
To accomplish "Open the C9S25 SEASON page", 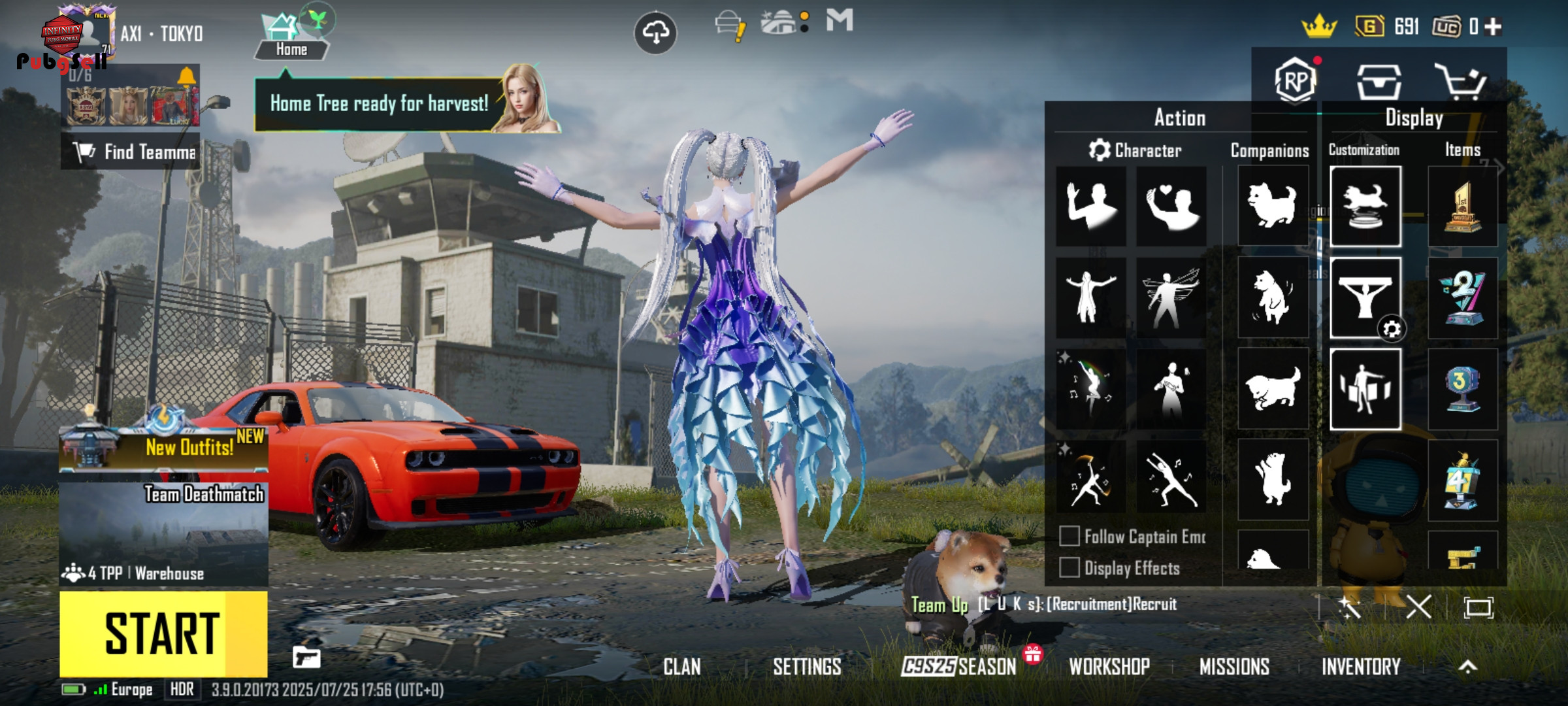I will (x=958, y=667).
